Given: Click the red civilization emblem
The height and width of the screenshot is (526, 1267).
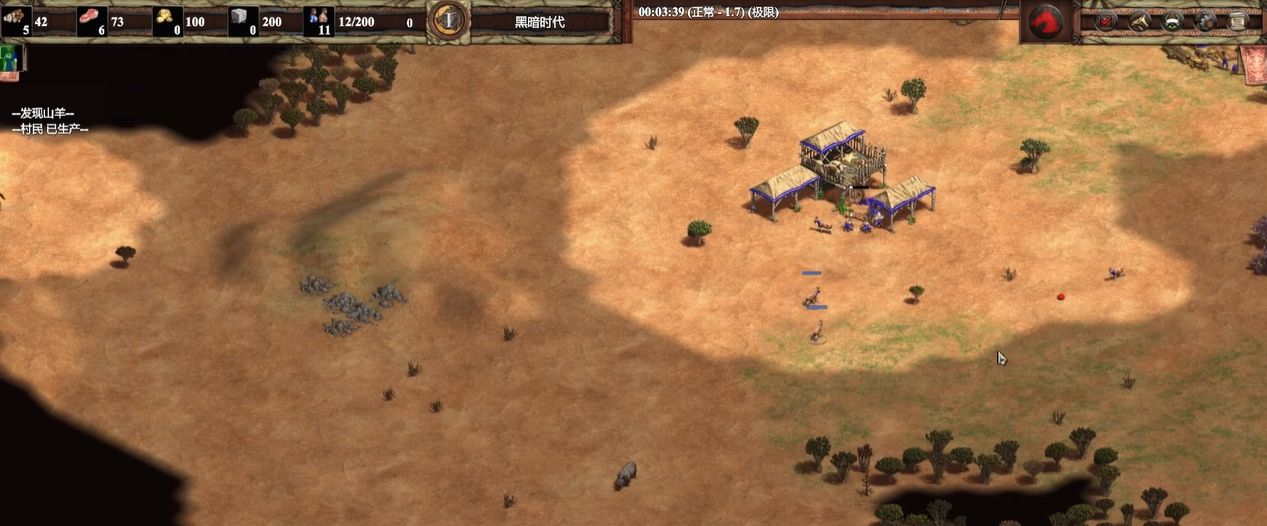Looking at the screenshot, I should (x=1045, y=21).
